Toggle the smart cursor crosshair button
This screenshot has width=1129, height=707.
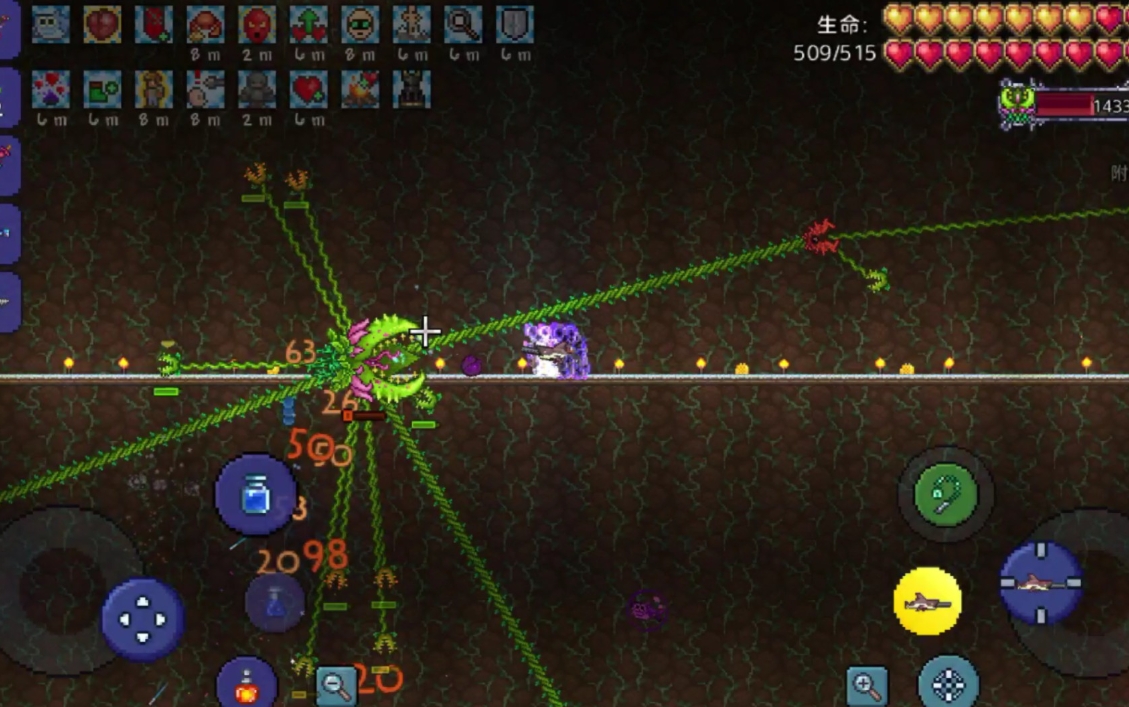click(948, 684)
